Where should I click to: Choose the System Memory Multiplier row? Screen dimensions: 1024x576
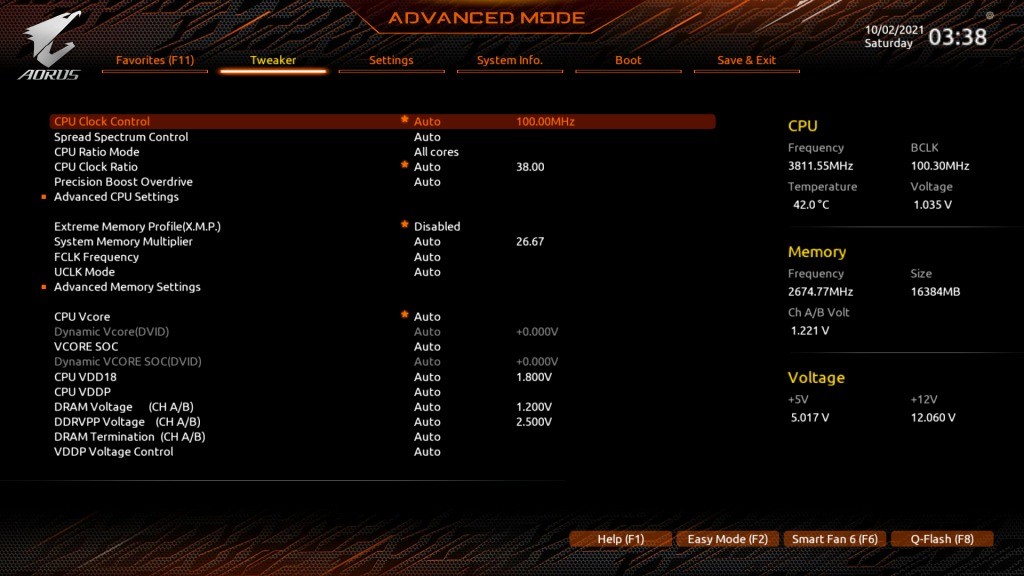click(123, 242)
